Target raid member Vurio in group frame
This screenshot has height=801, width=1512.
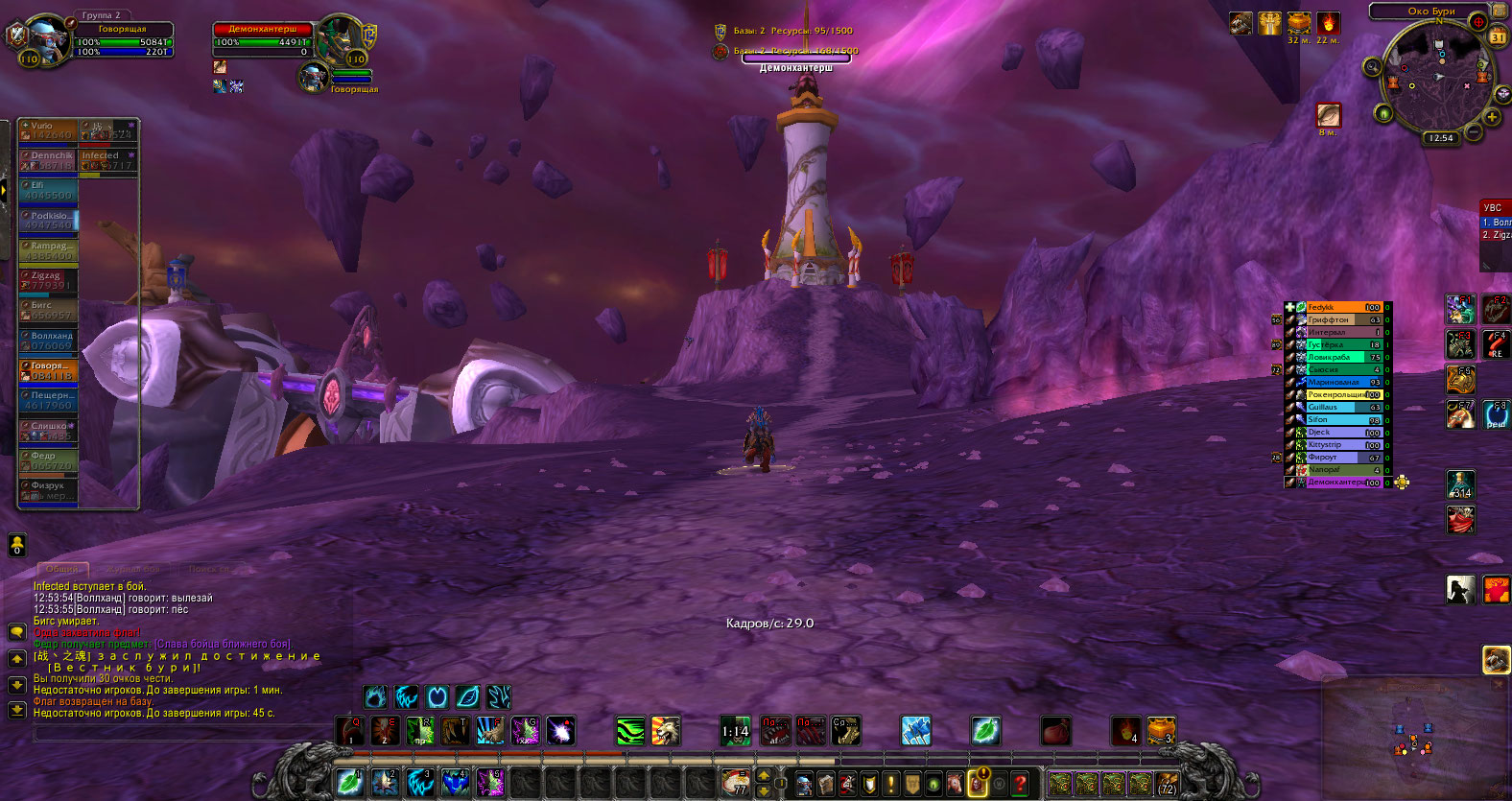[x=48, y=130]
